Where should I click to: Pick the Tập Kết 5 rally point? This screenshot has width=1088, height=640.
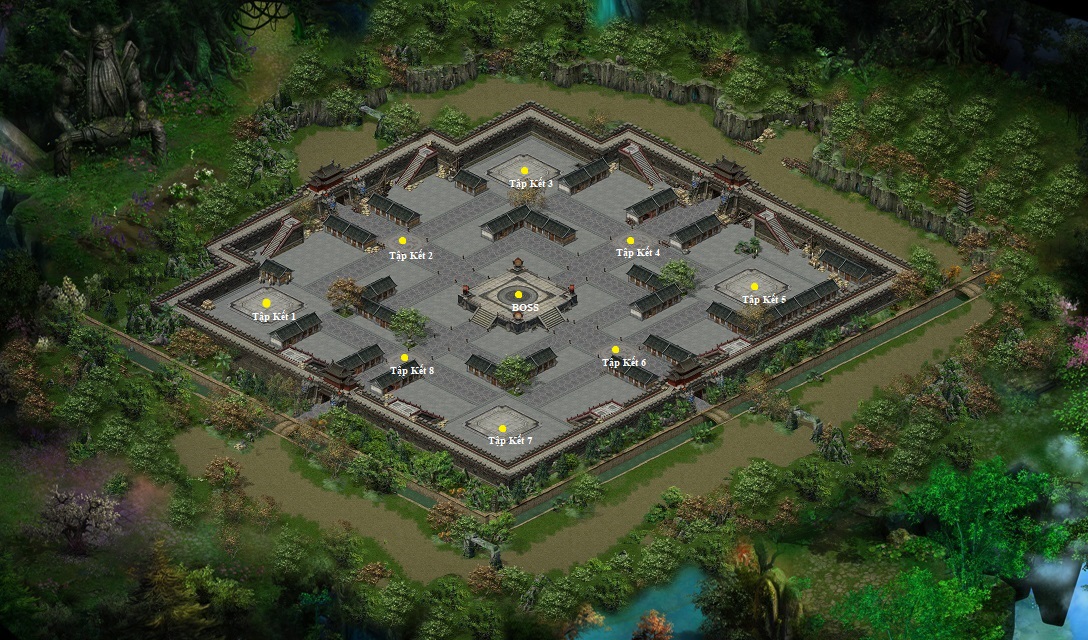[755, 287]
